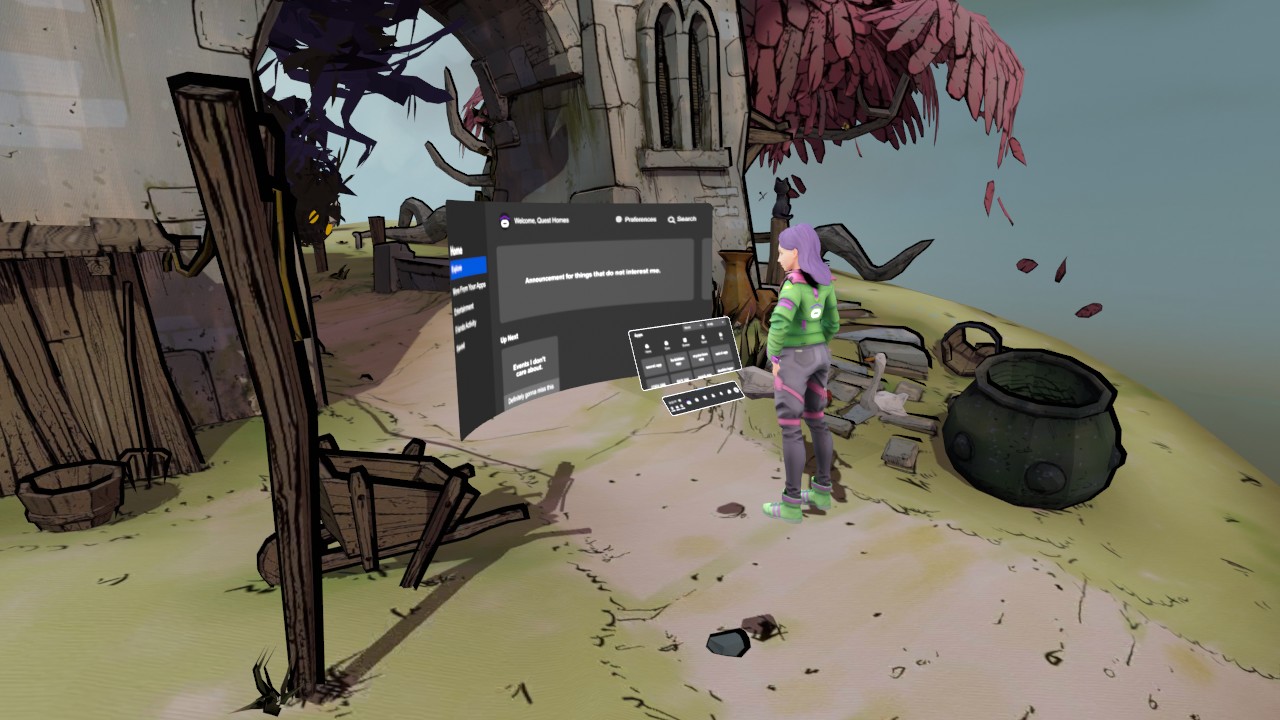The width and height of the screenshot is (1280, 720).
Task: Open an app tile from the library grid
Action: click(x=653, y=365)
